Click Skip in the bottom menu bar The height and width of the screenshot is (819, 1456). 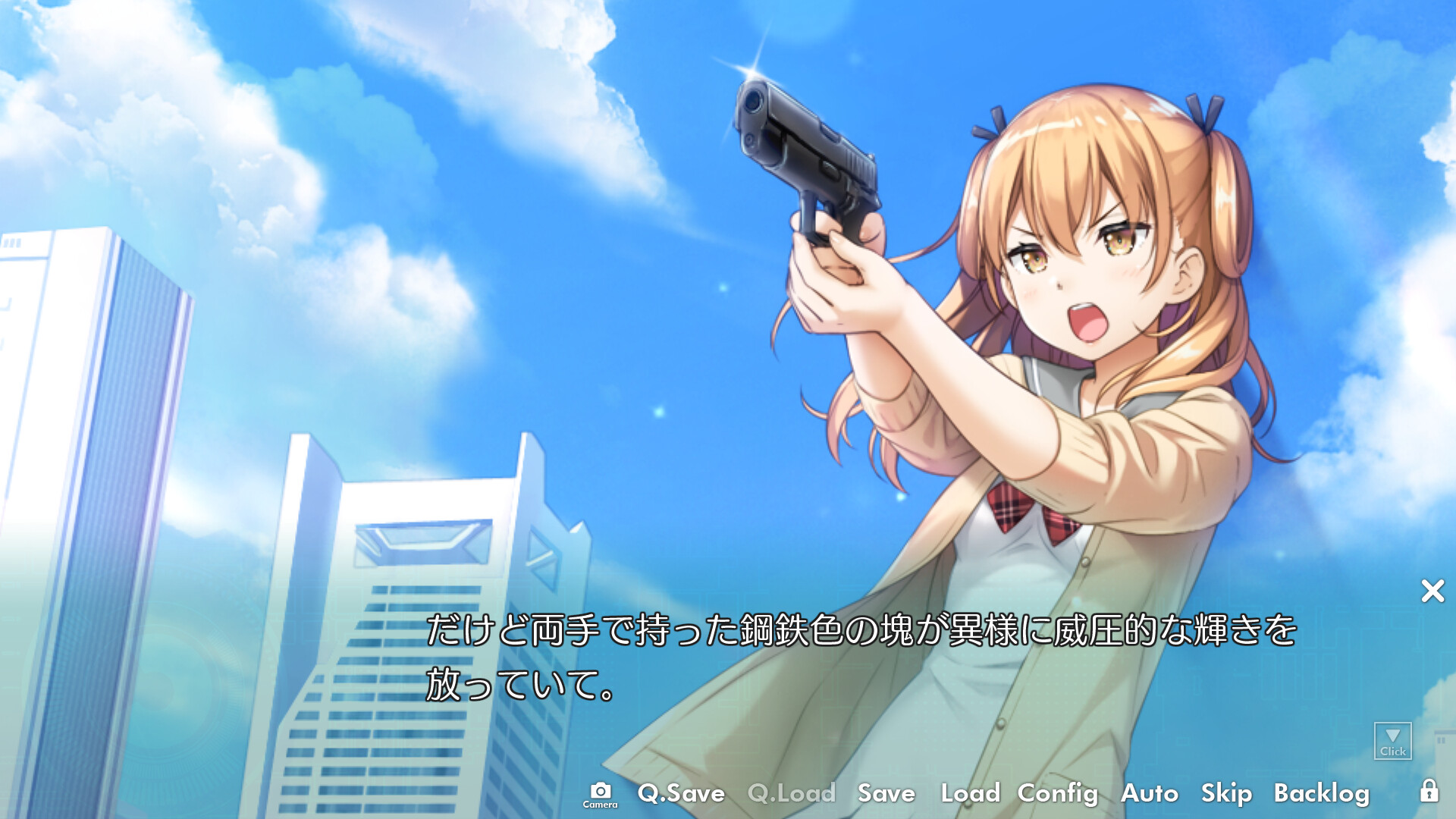(x=1227, y=794)
